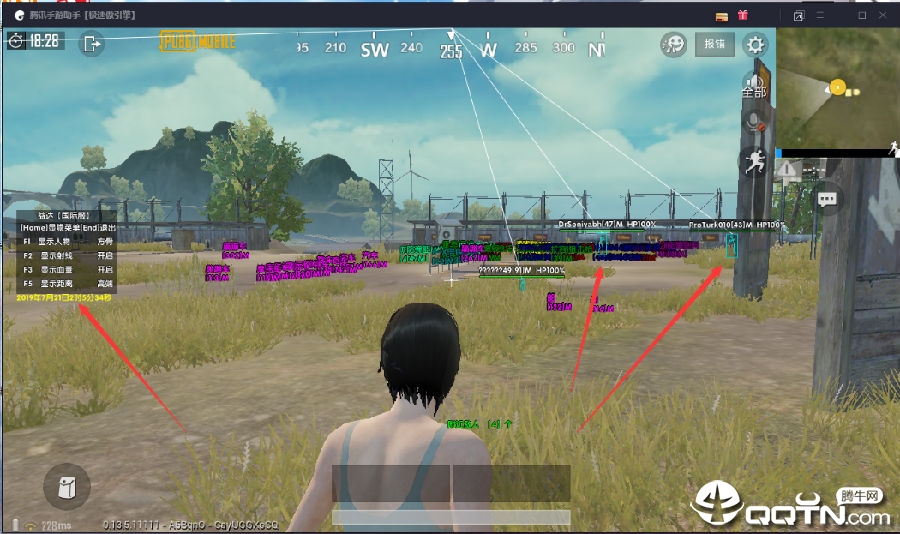Open the emote smiley face icon

674,45
